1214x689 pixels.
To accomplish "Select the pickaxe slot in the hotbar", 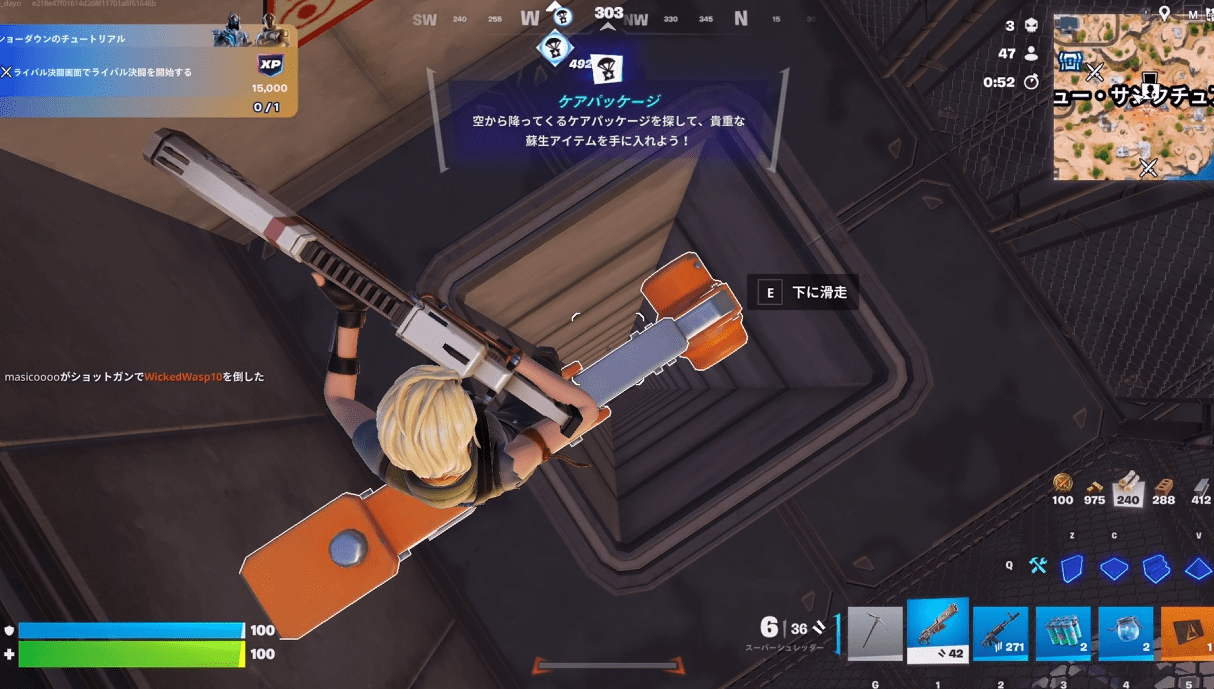I will pos(875,634).
